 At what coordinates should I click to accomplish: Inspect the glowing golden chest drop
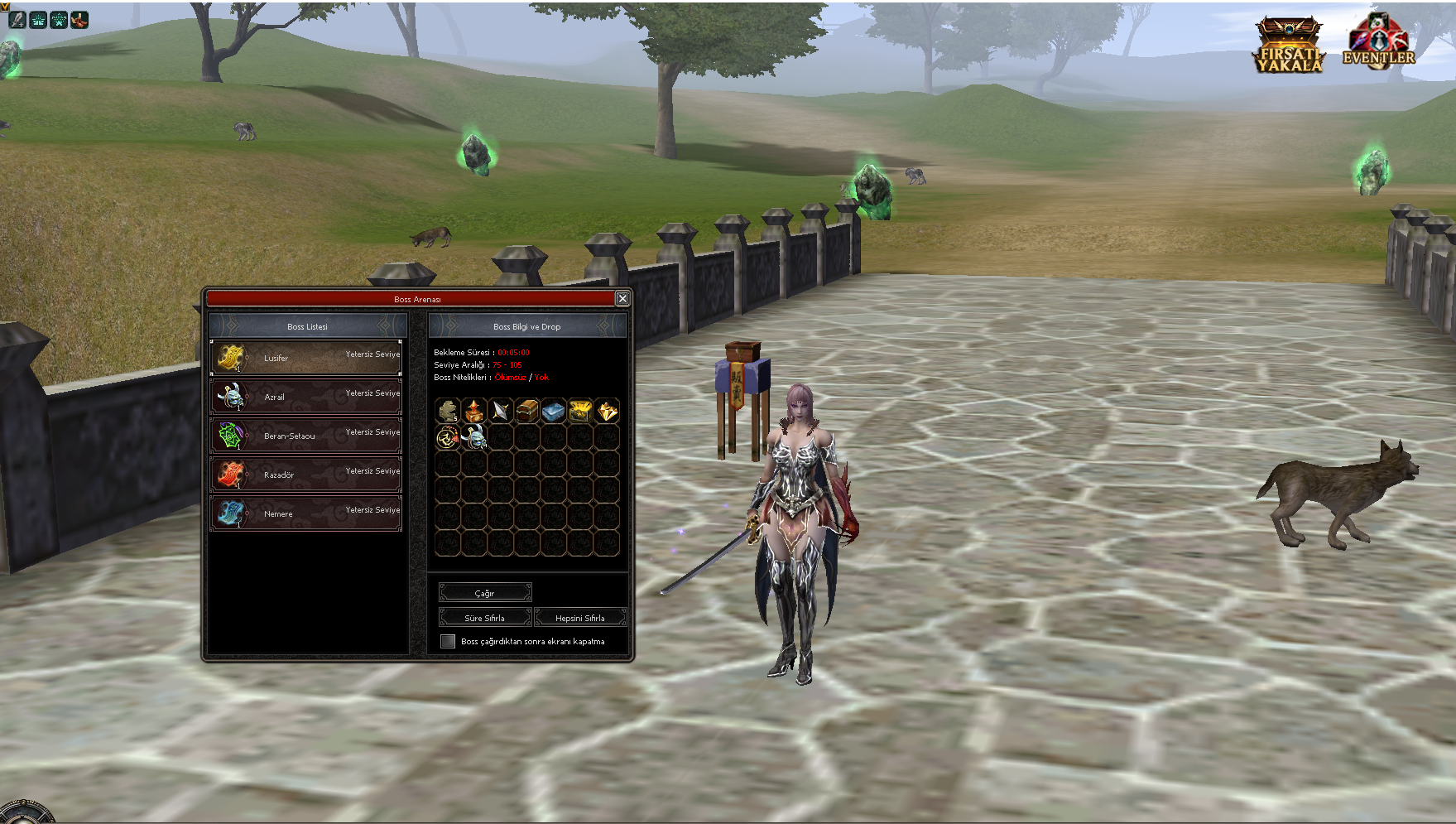point(580,411)
